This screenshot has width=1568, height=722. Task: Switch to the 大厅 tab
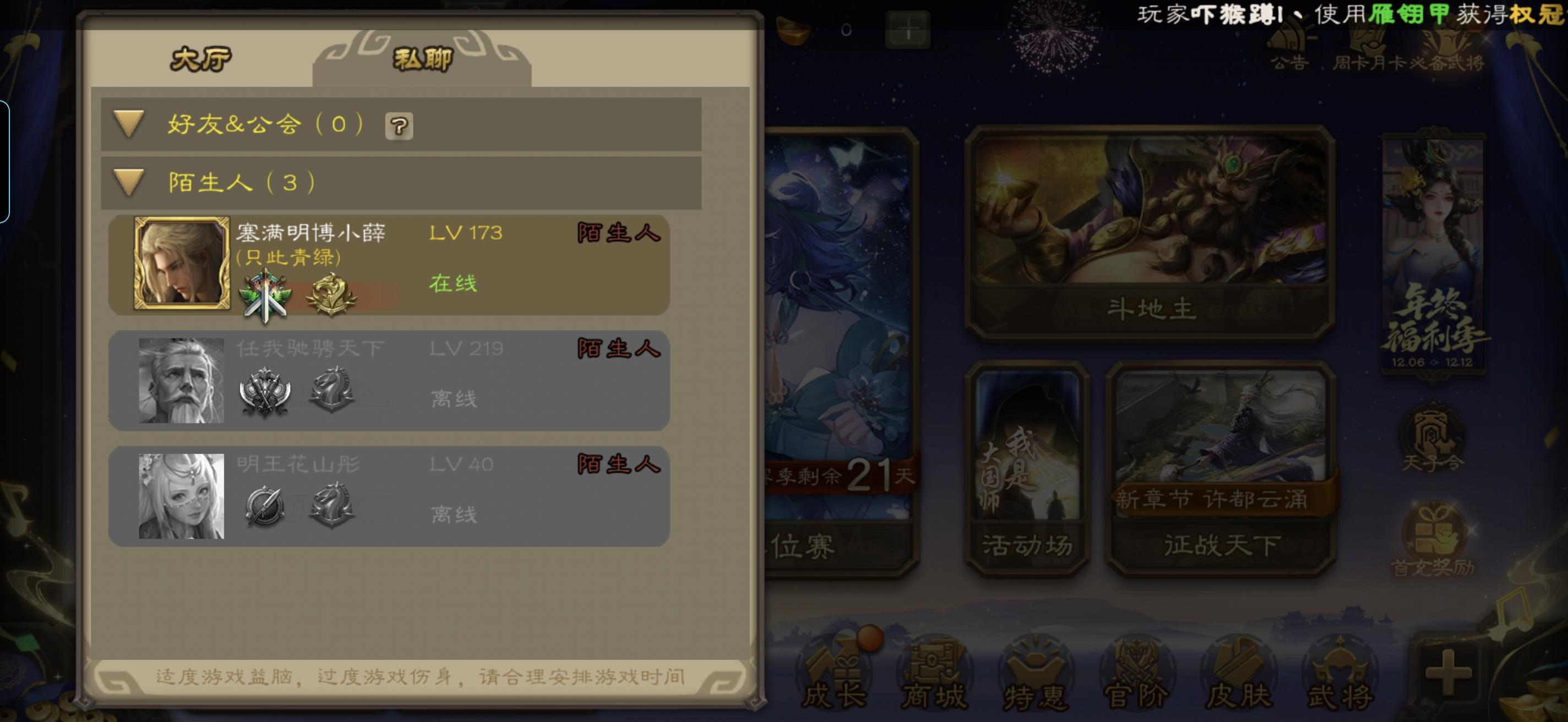coord(201,59)
